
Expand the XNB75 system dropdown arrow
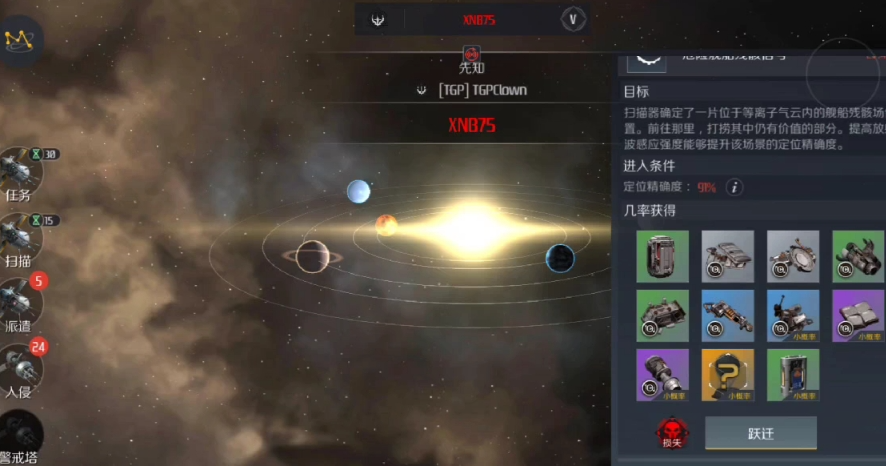(572, 19)
